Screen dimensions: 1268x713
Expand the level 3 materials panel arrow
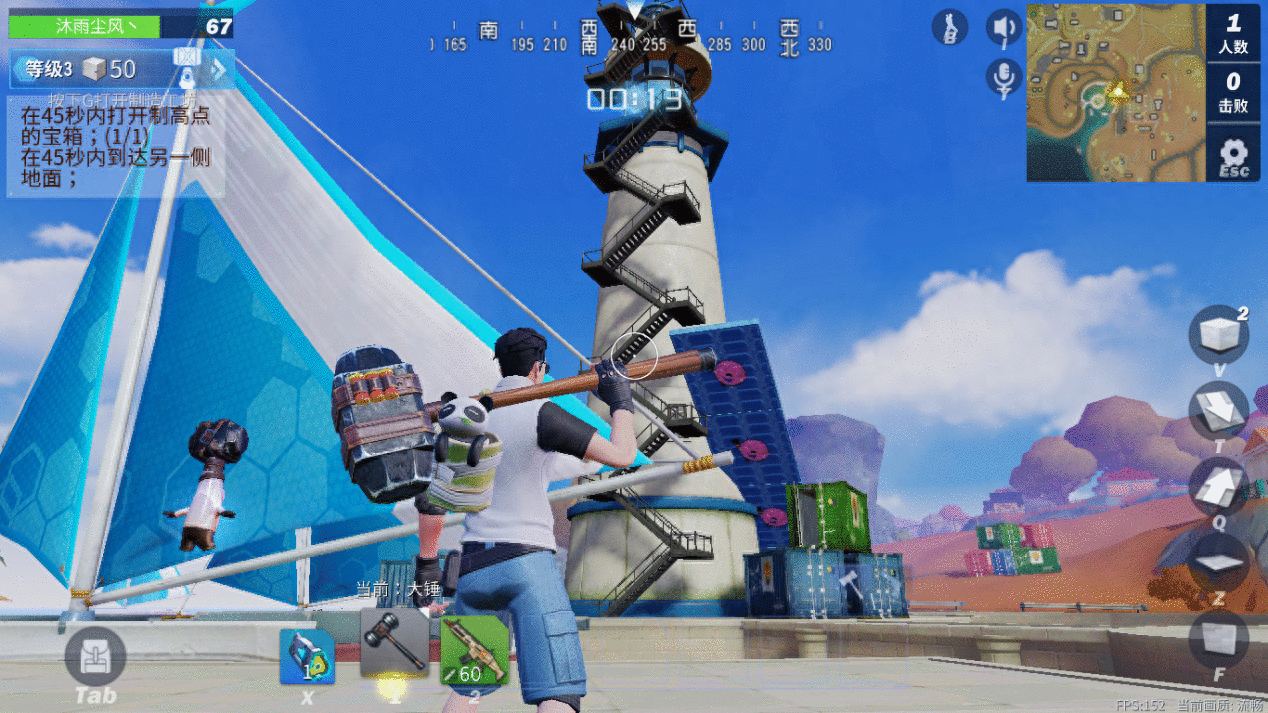tap(219, 69)
